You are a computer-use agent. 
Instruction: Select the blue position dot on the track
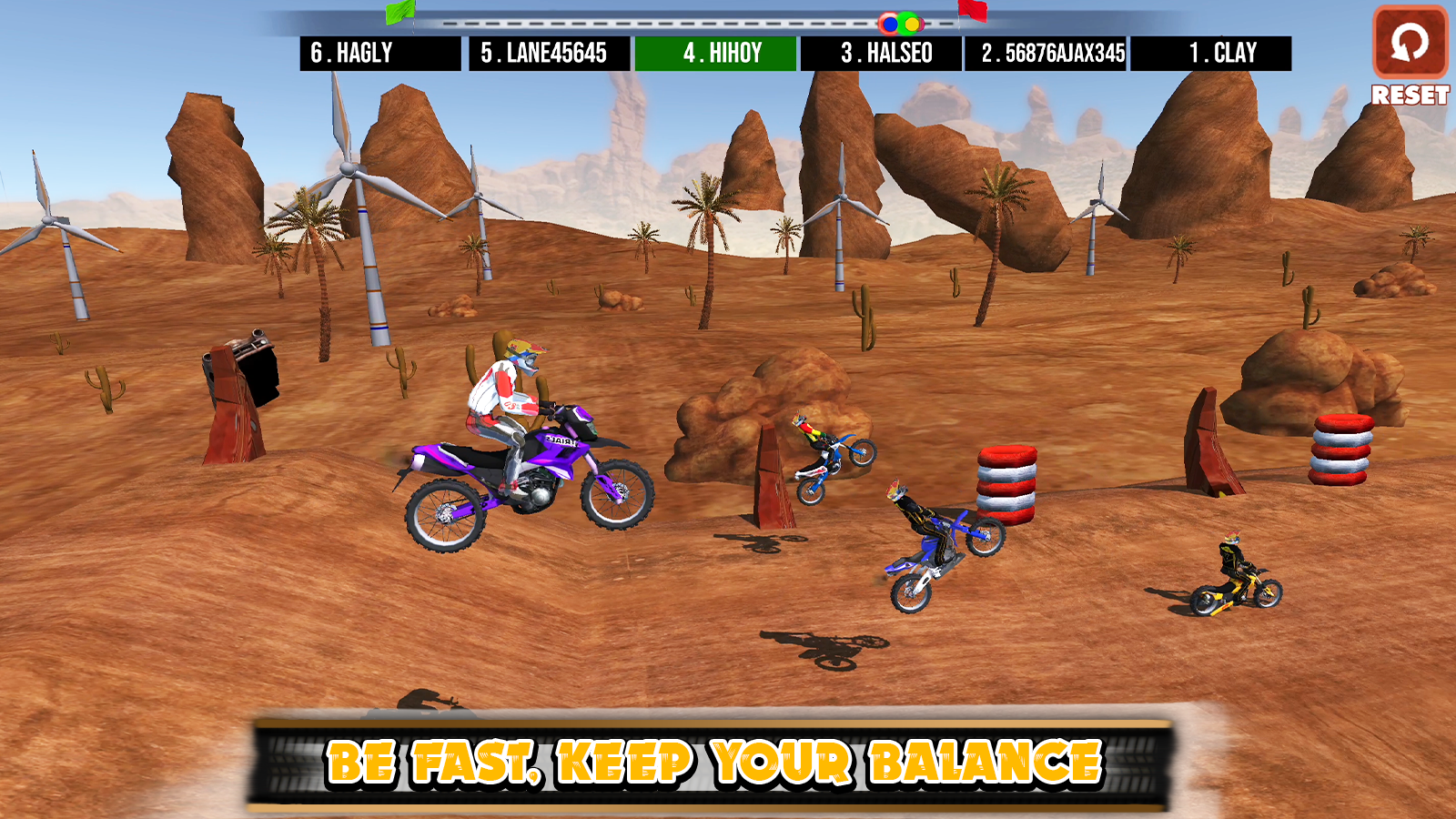(890, 24)
